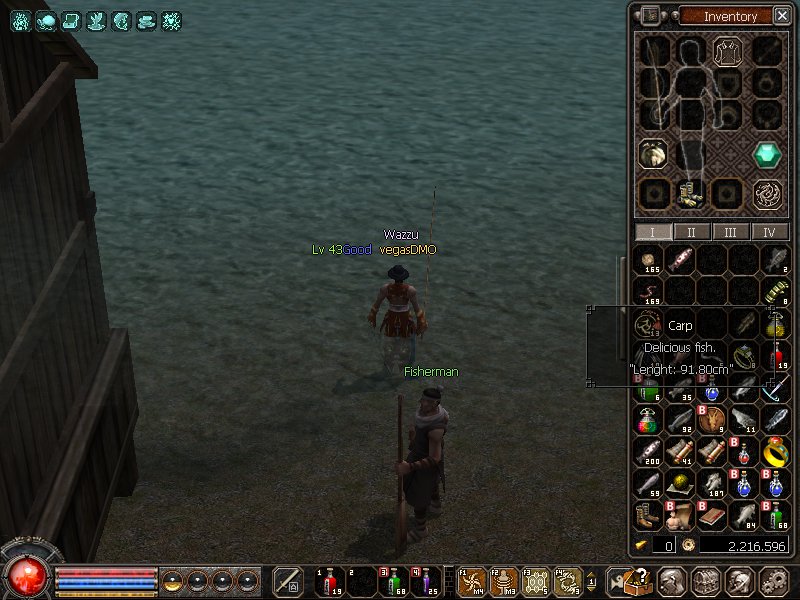Click the chat bubble icon in top-left toolbar

46,21
